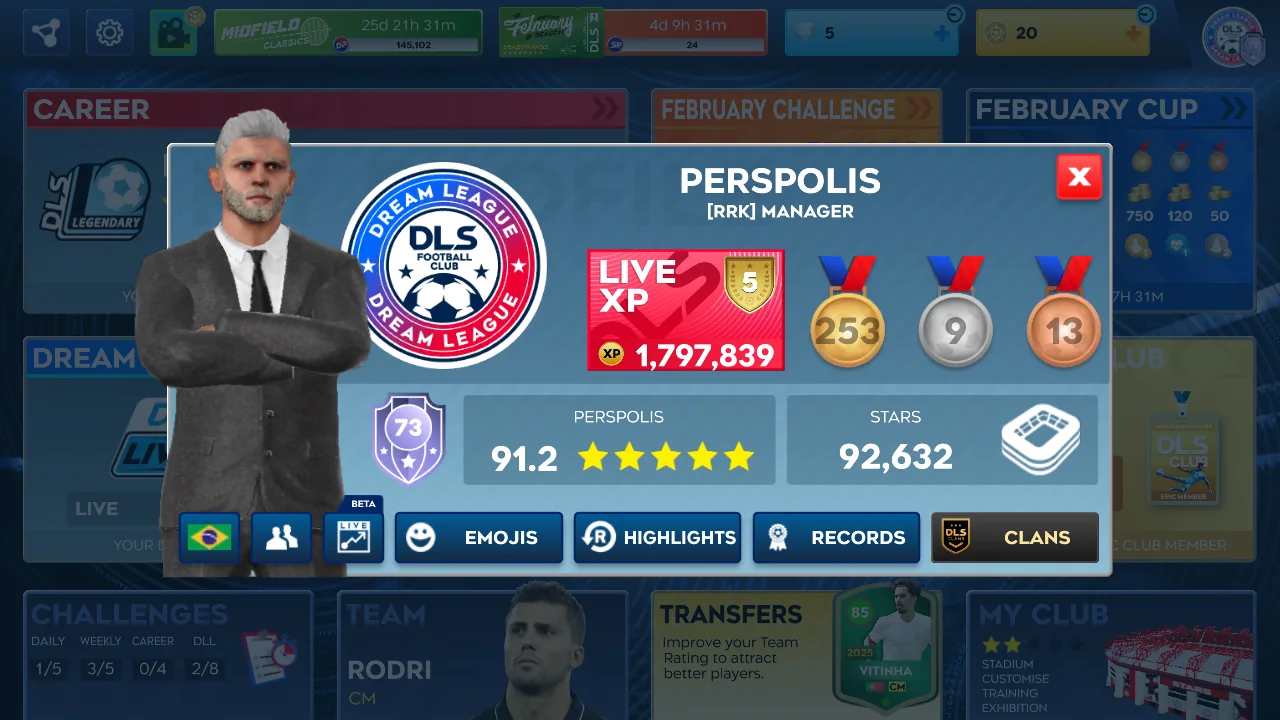Open the friends list icon
The image size is (1280, 720).
pyautogui.click(x=281, y=538)
